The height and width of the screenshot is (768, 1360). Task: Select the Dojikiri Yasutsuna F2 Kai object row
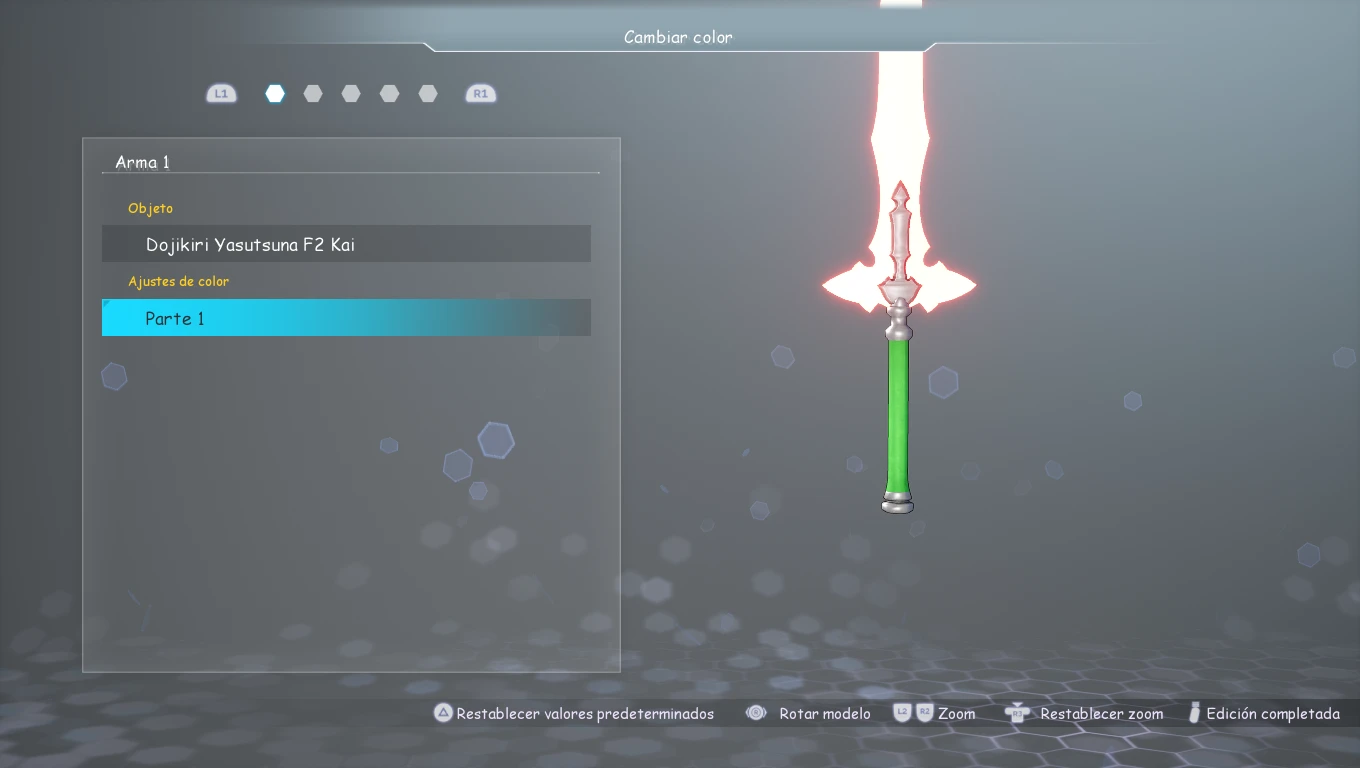point(346,244)
